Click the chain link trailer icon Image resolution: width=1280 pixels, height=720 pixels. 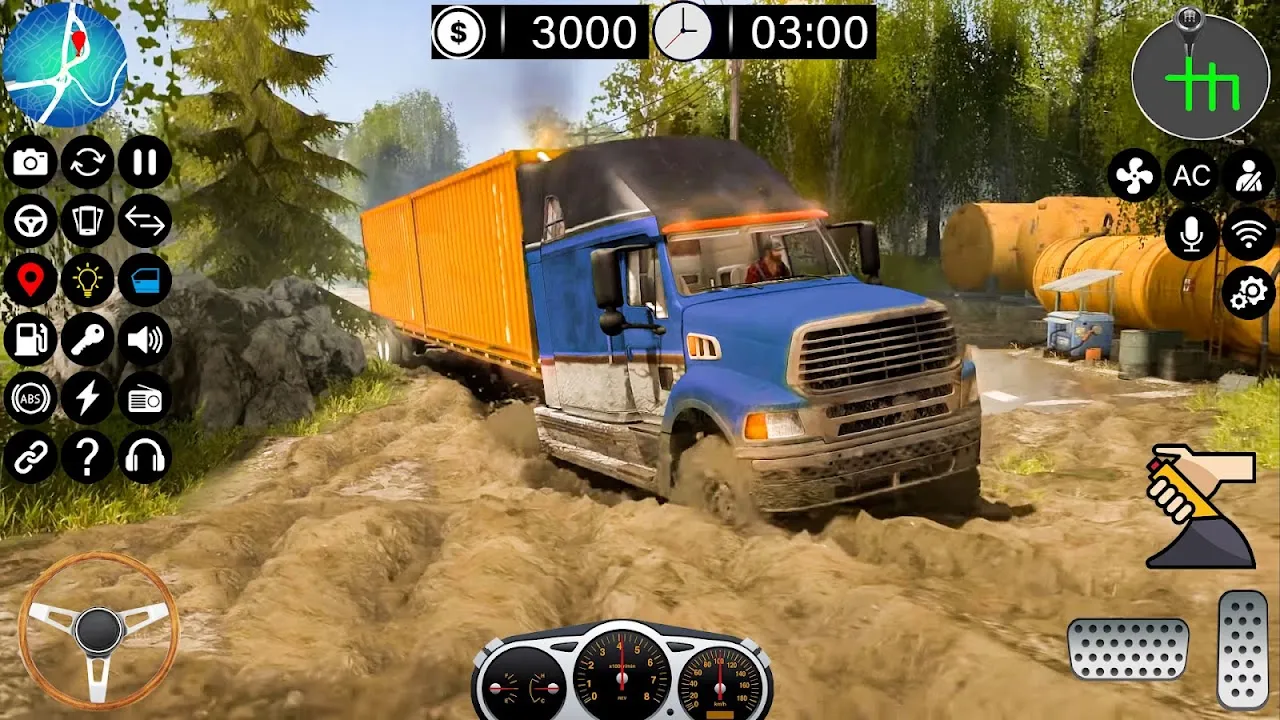click(30, 457)
